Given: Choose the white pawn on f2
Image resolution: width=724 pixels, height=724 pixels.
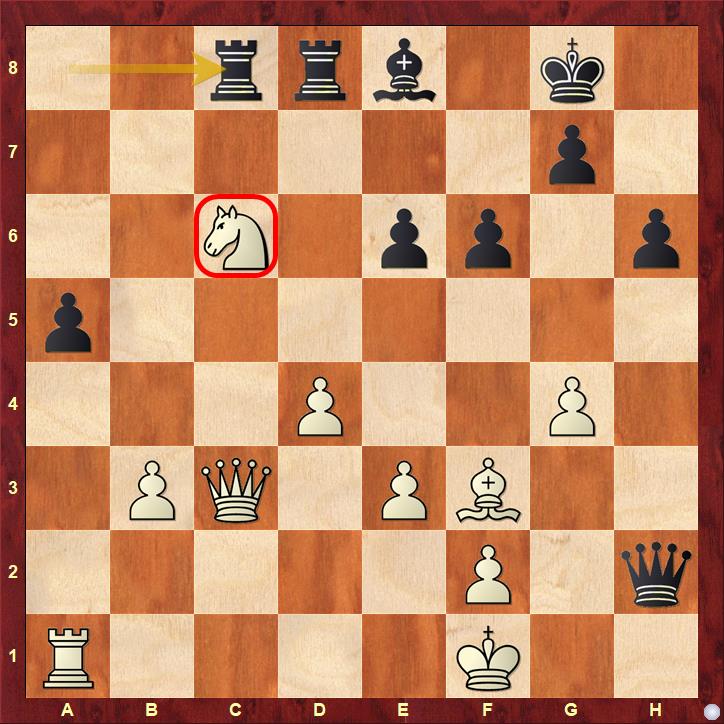Looking at the screenshot, I should point(488,572).
